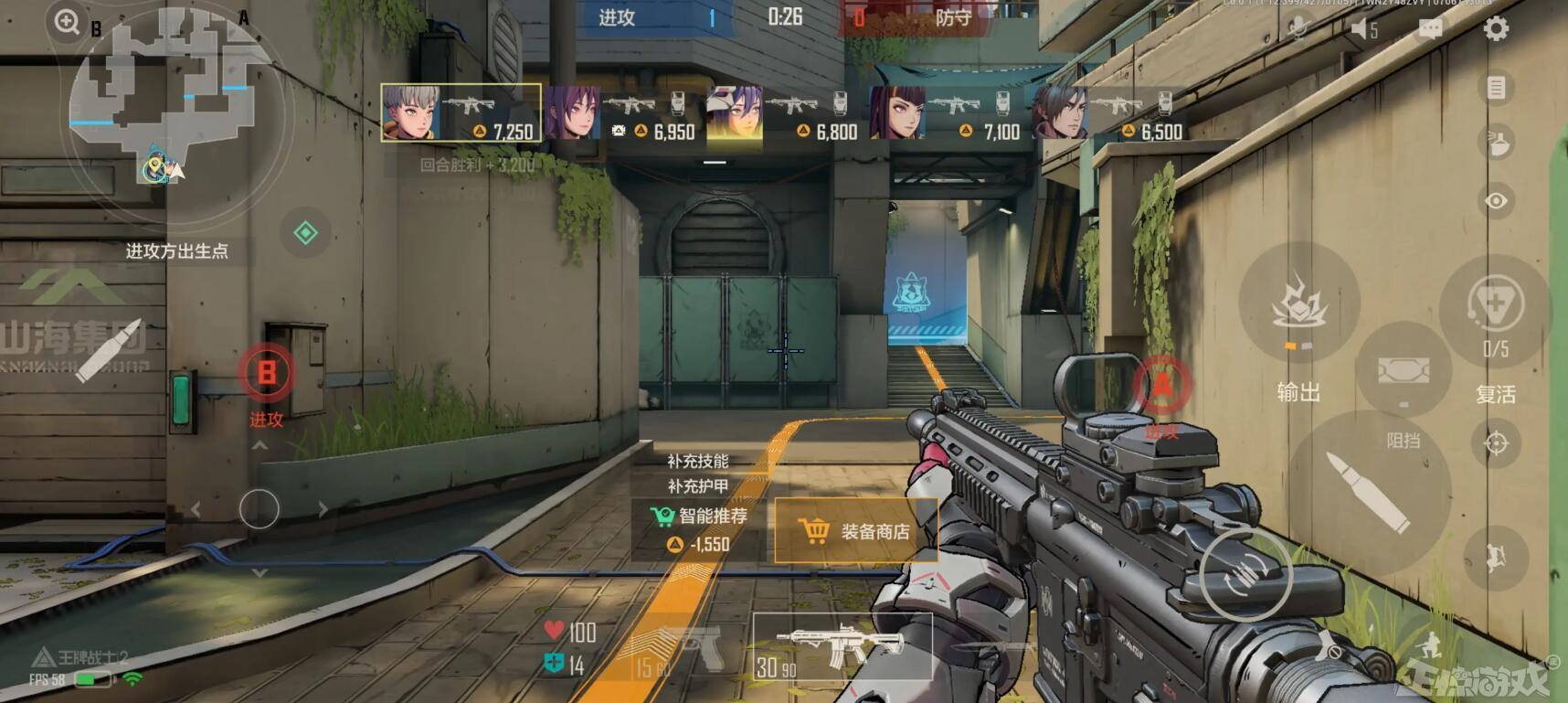This screenshot has height=703, width=1568.
Task: Tap the crosshair aim-down-sights button
Action: 1496,443
